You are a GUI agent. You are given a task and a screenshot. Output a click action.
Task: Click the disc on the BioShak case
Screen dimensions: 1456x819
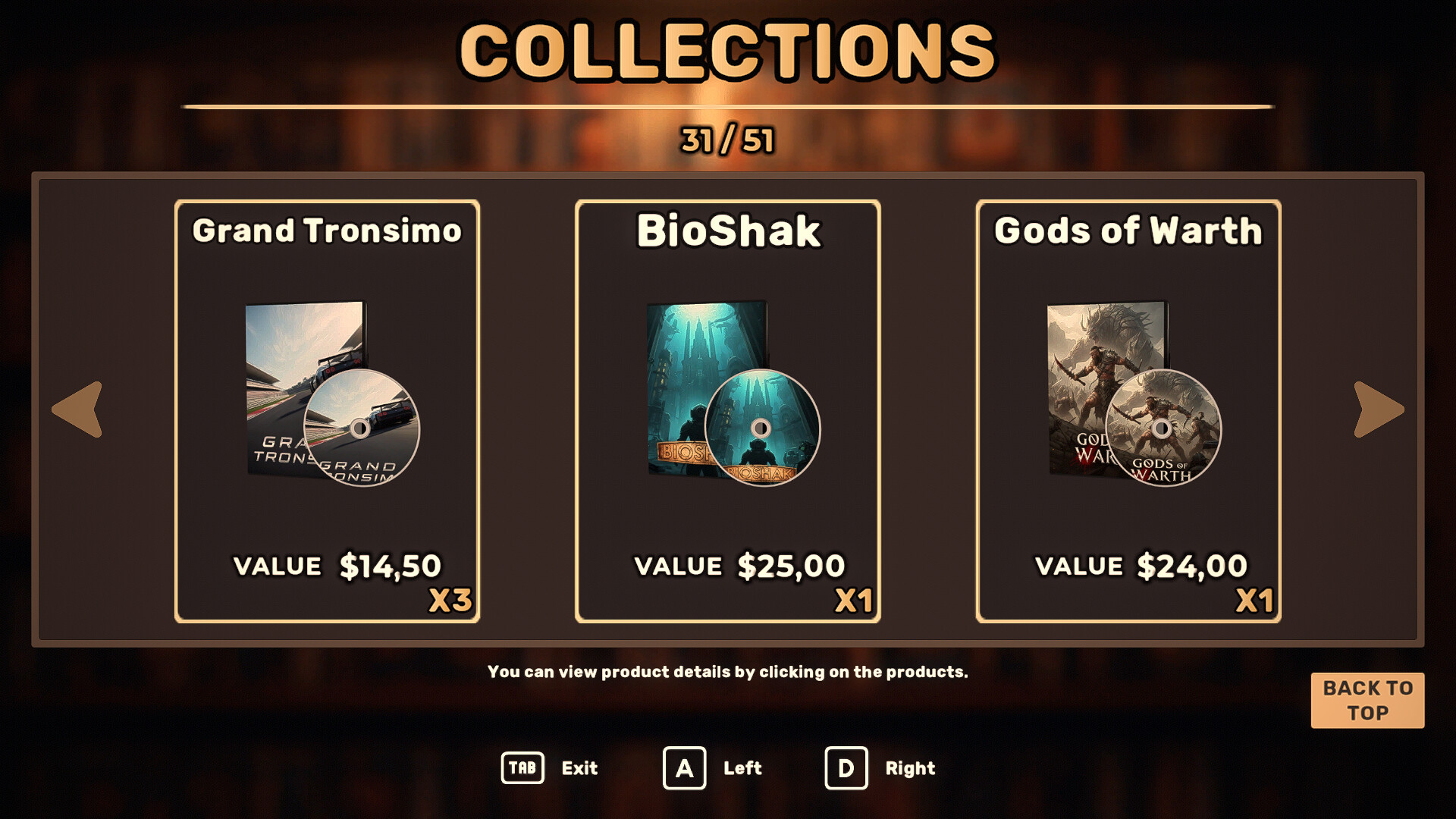tap(762, 430)
